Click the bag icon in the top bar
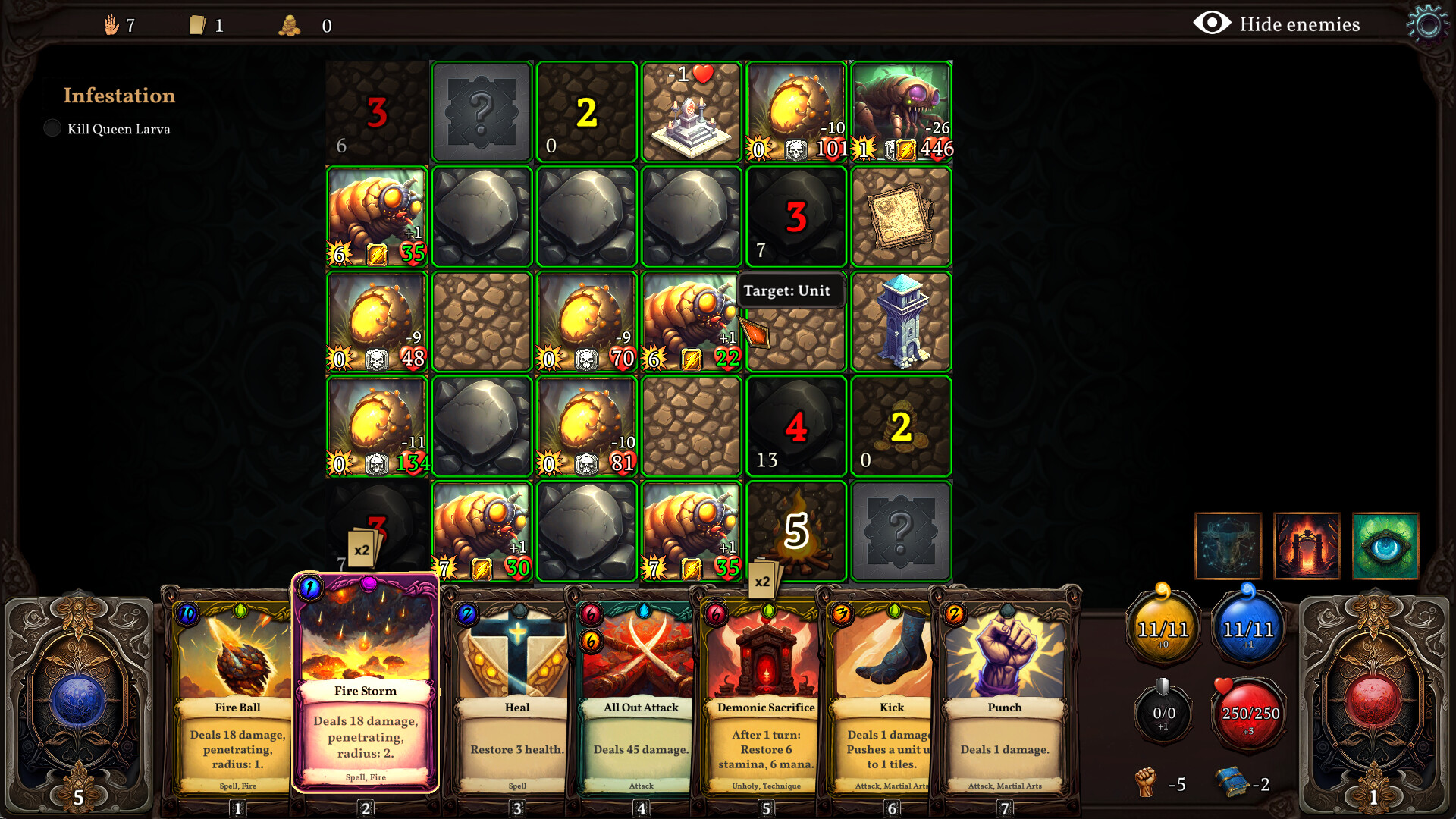Screen dimensions: 1456x819 290,25
